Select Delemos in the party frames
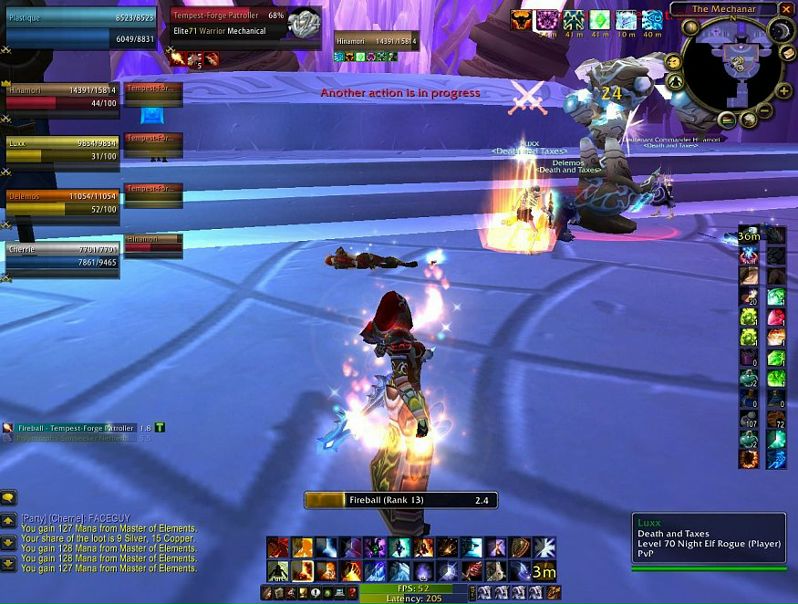 click(62, 202)
